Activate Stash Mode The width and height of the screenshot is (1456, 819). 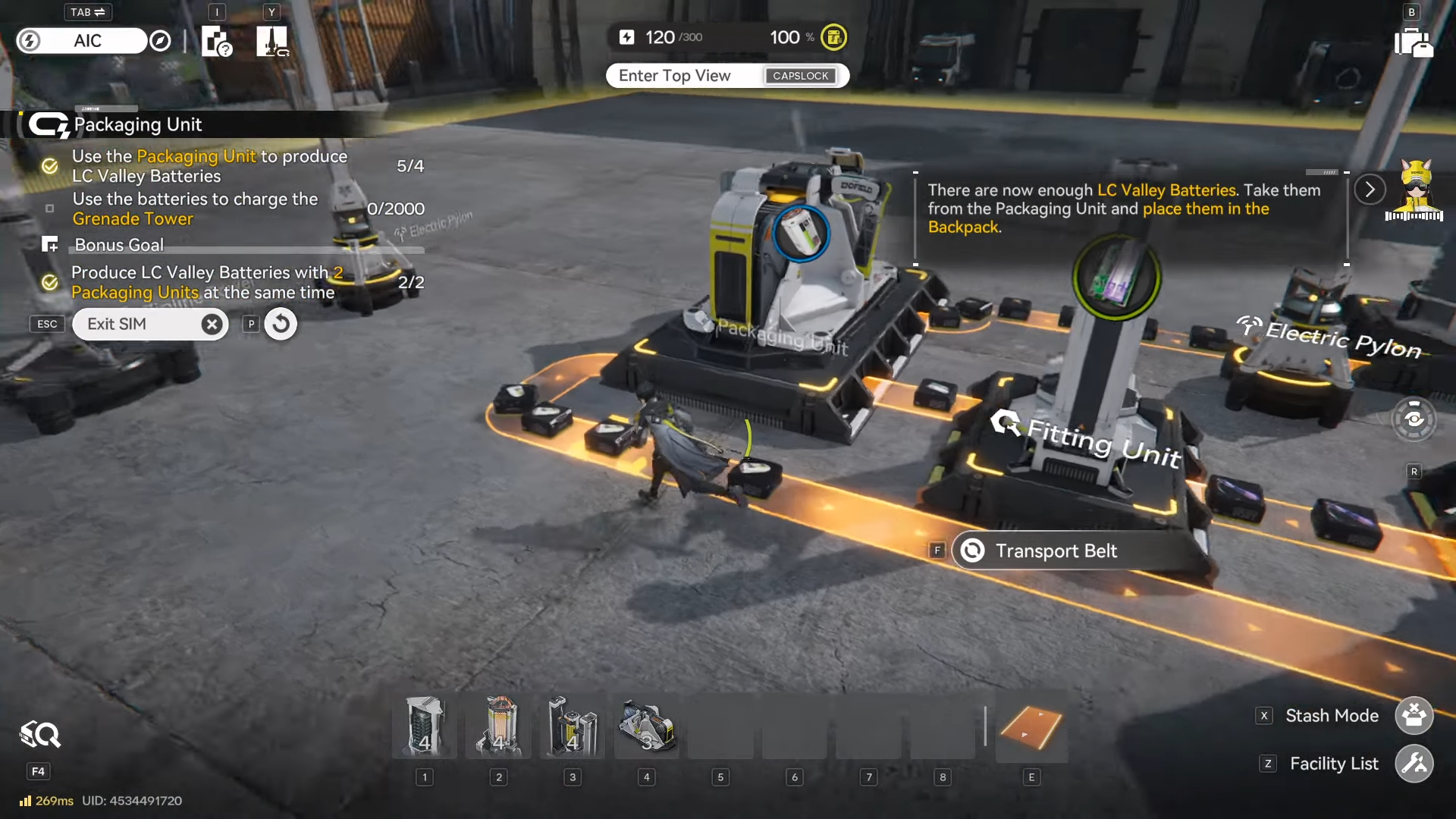click(x=1414, y=716)
